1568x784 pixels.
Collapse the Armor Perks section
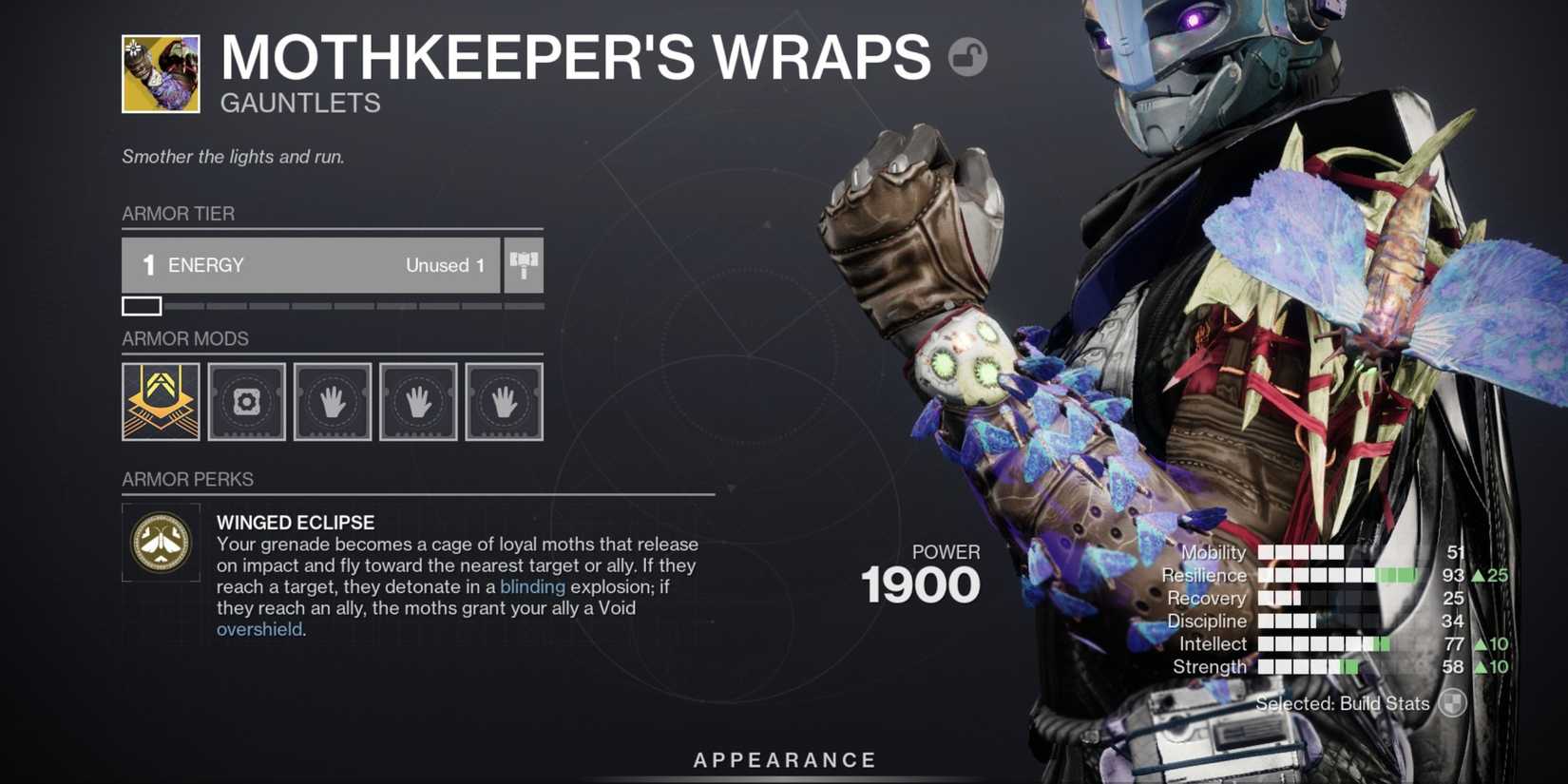pos(187,479)
